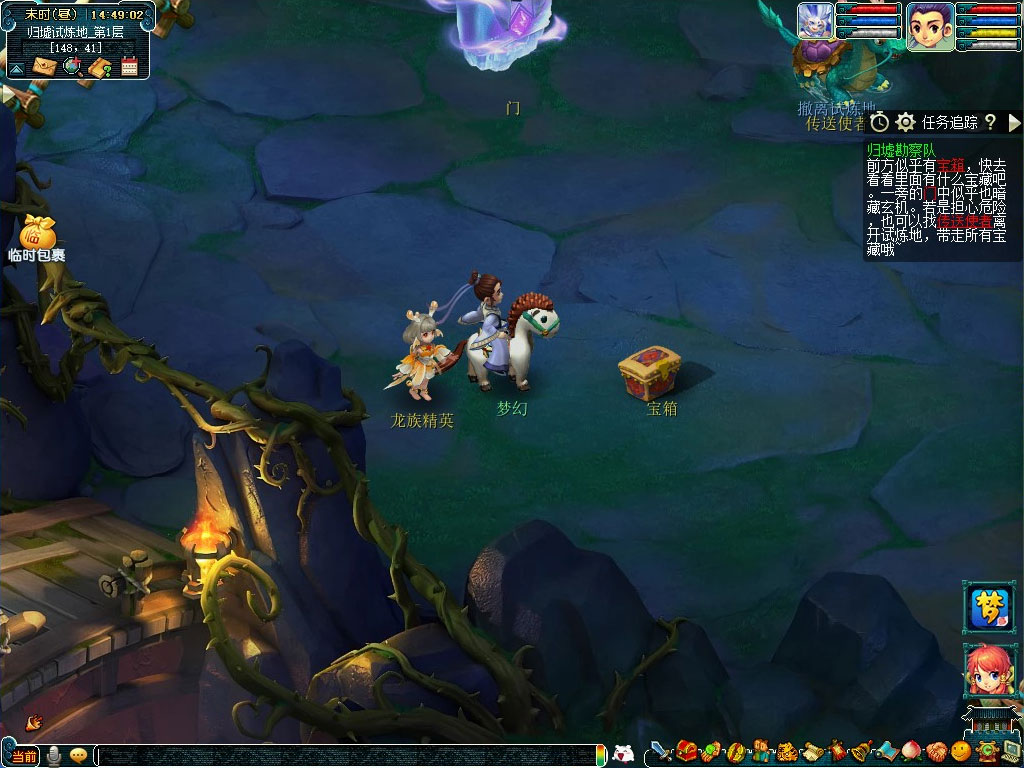Image resolution: width=1024 pixels, height=768 pixels.
Task: Collapse the location panel with the up arrow
Action: [16, 69]
